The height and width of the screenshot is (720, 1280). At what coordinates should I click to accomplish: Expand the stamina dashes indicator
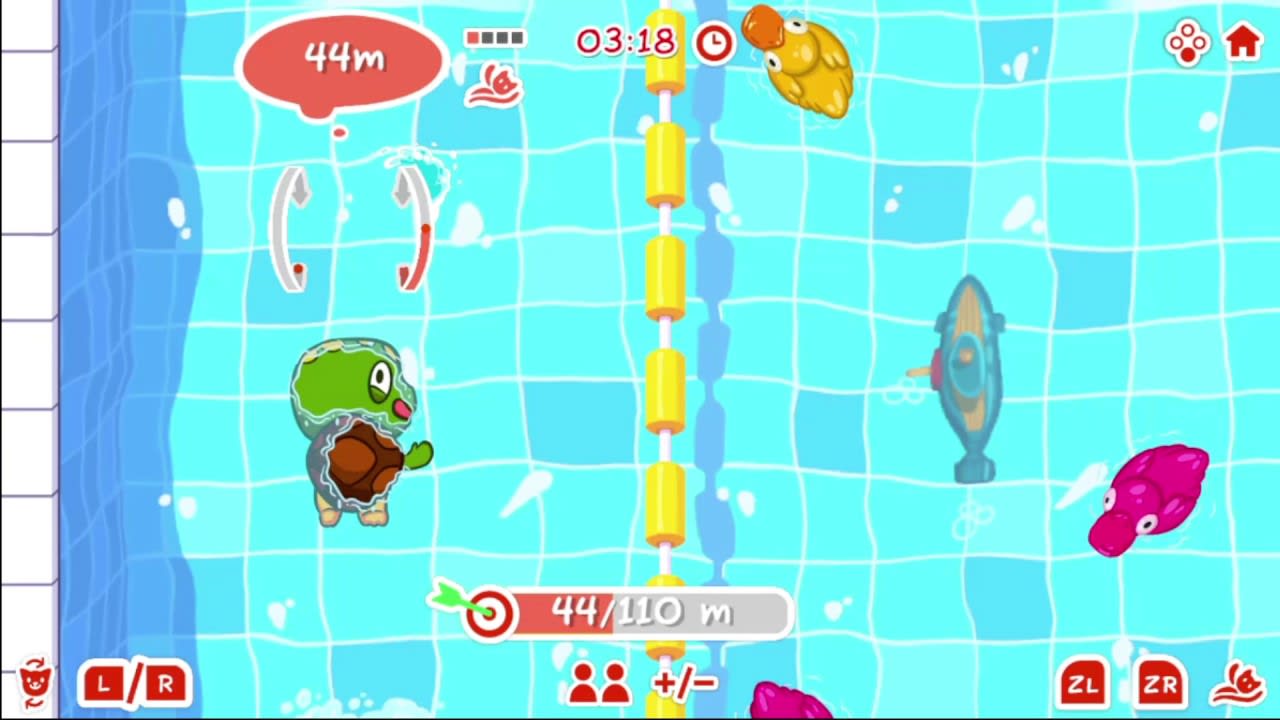click(x=495, y=38)
